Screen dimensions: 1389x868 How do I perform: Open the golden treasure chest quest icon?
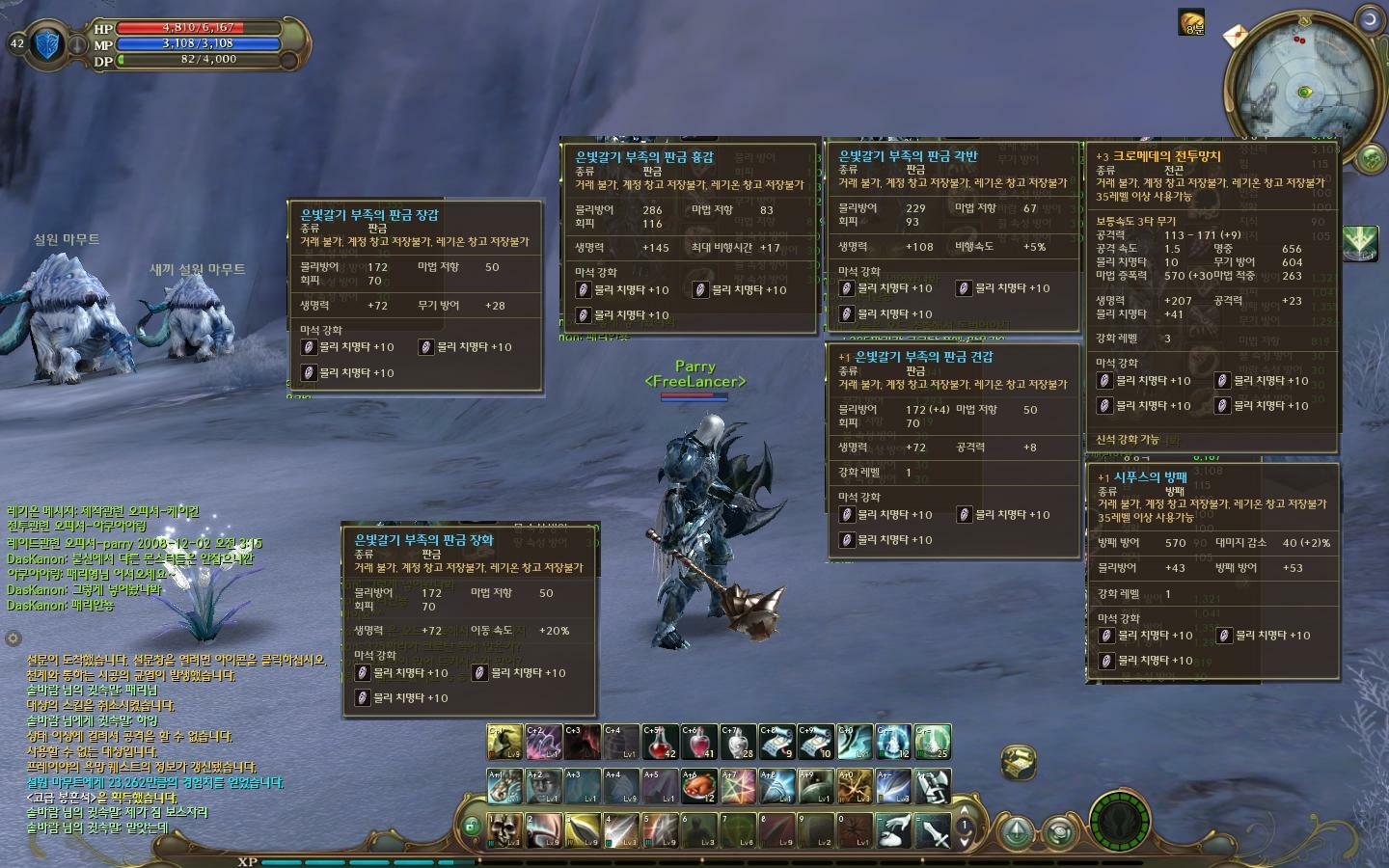pos(1018,762)
